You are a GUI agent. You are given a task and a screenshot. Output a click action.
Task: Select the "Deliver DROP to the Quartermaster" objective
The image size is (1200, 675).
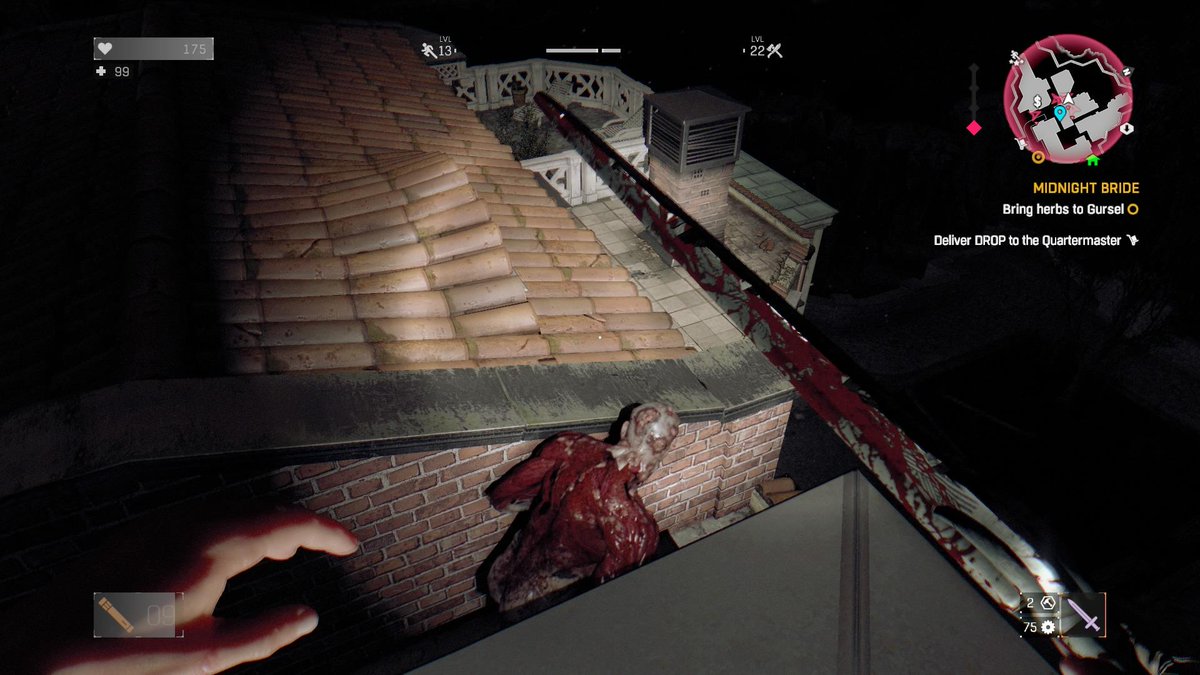pos(1030,240)
